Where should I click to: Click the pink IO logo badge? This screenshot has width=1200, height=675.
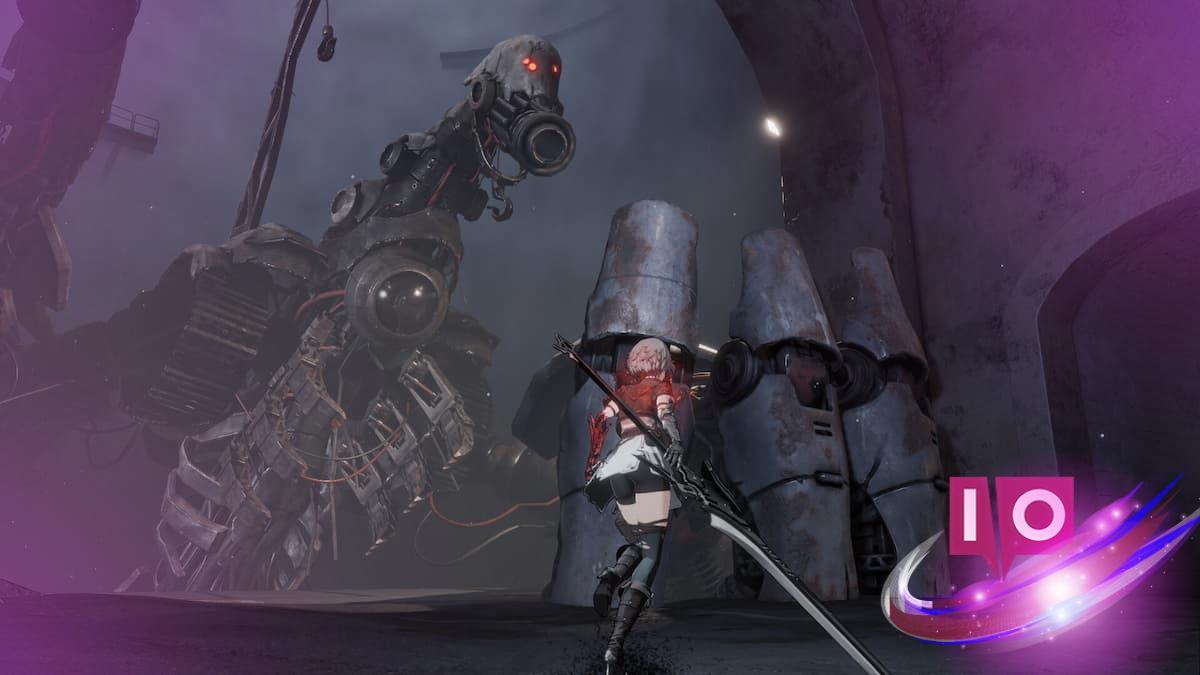pos(1010,515)
